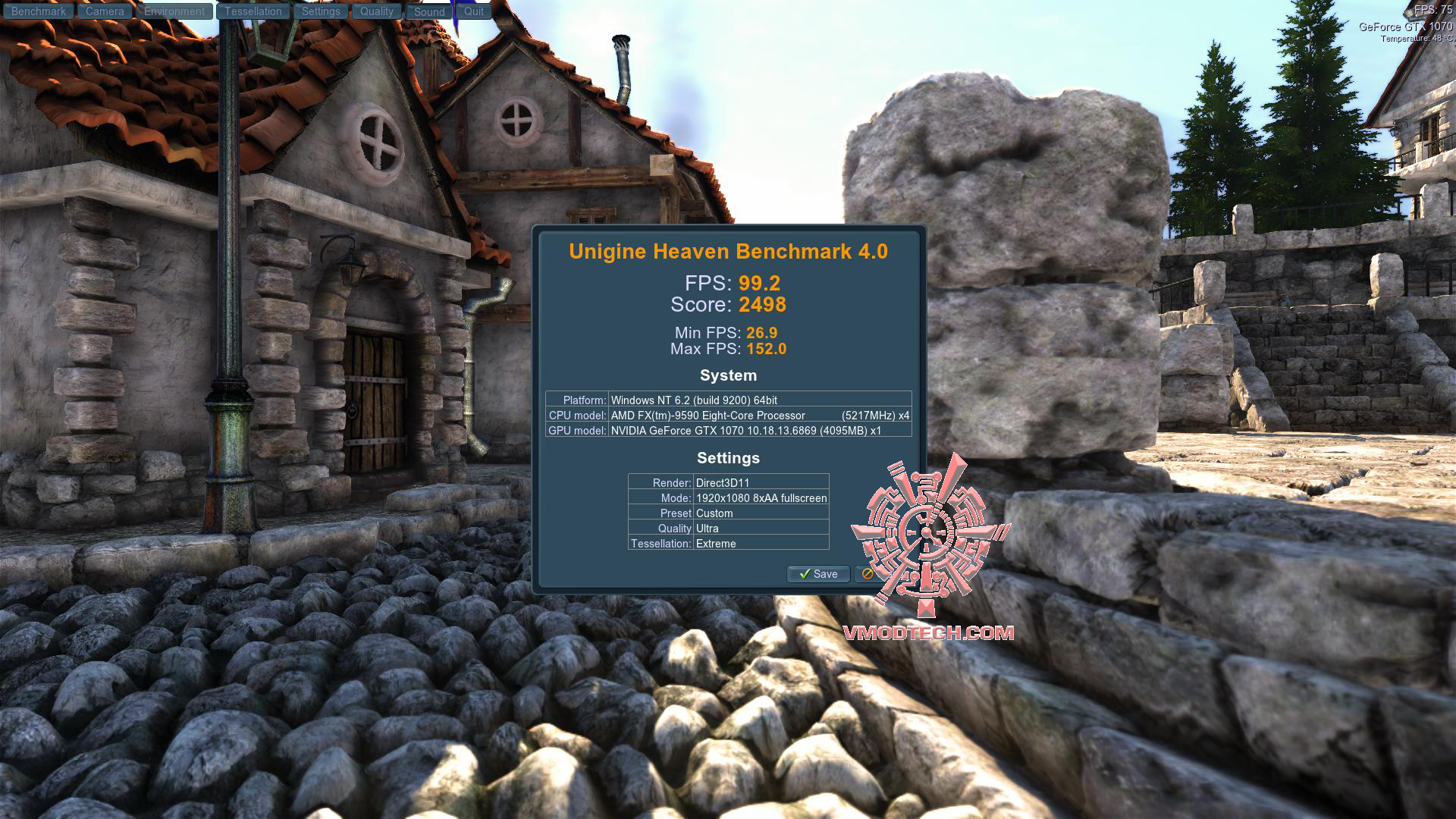Image resolution: width=1456 pixels, height=819 pixels.
Task: Click the green checkmark icon on Save
Action: [x=805, y=574]
